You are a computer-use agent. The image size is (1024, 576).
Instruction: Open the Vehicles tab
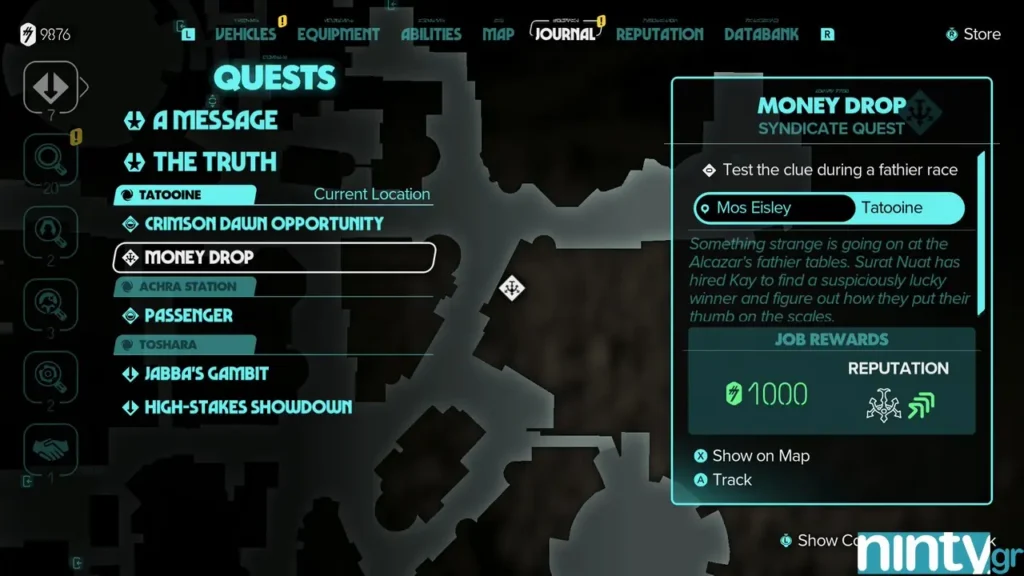click(x=245, y=34)
